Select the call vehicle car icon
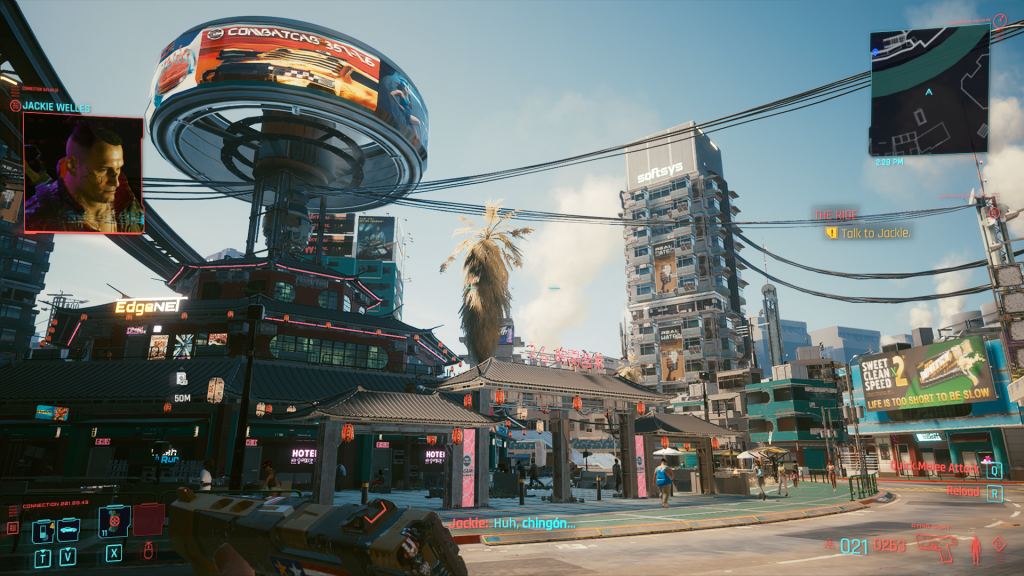This screenshot has width=1024, height=576. point(68,531)
